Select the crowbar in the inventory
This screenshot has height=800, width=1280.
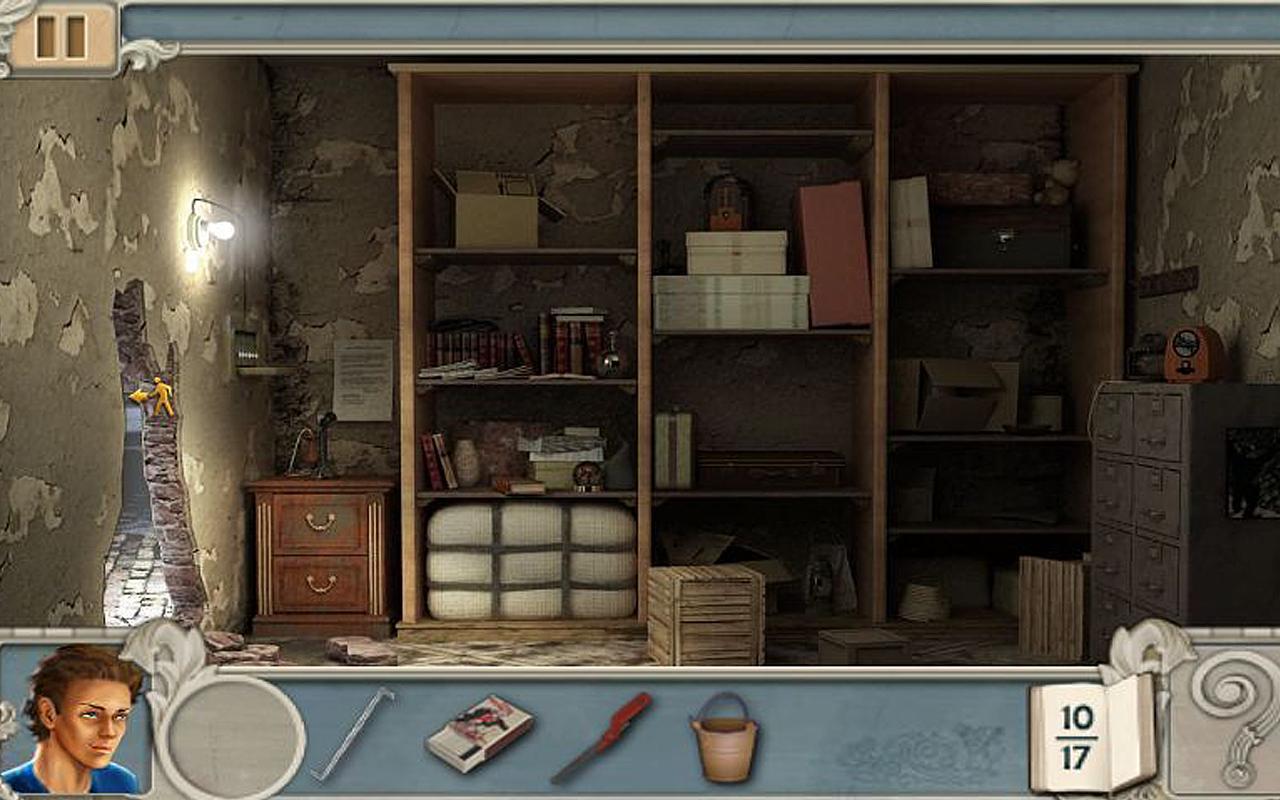[x=351, y=733]
